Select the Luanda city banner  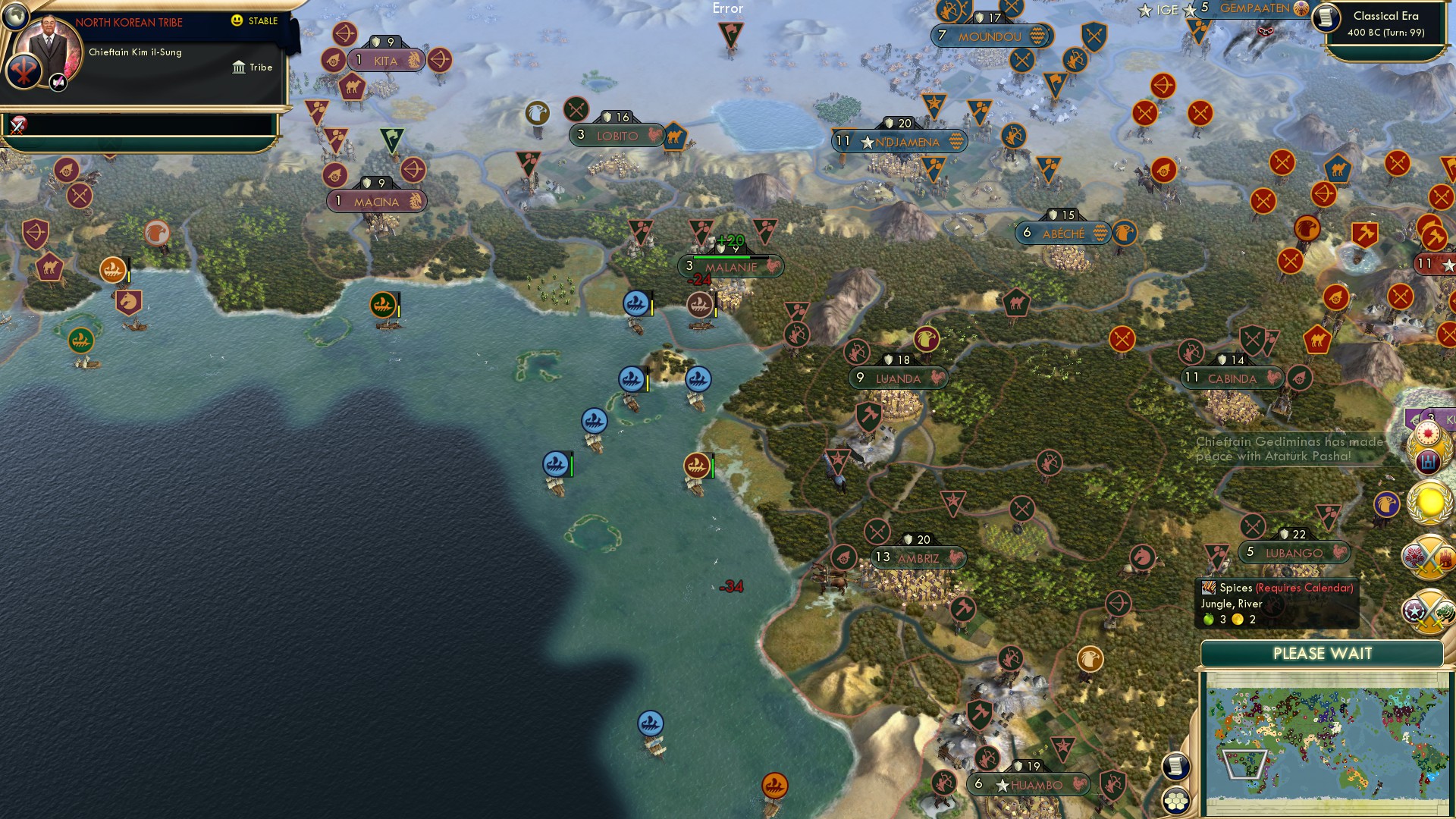897,378
